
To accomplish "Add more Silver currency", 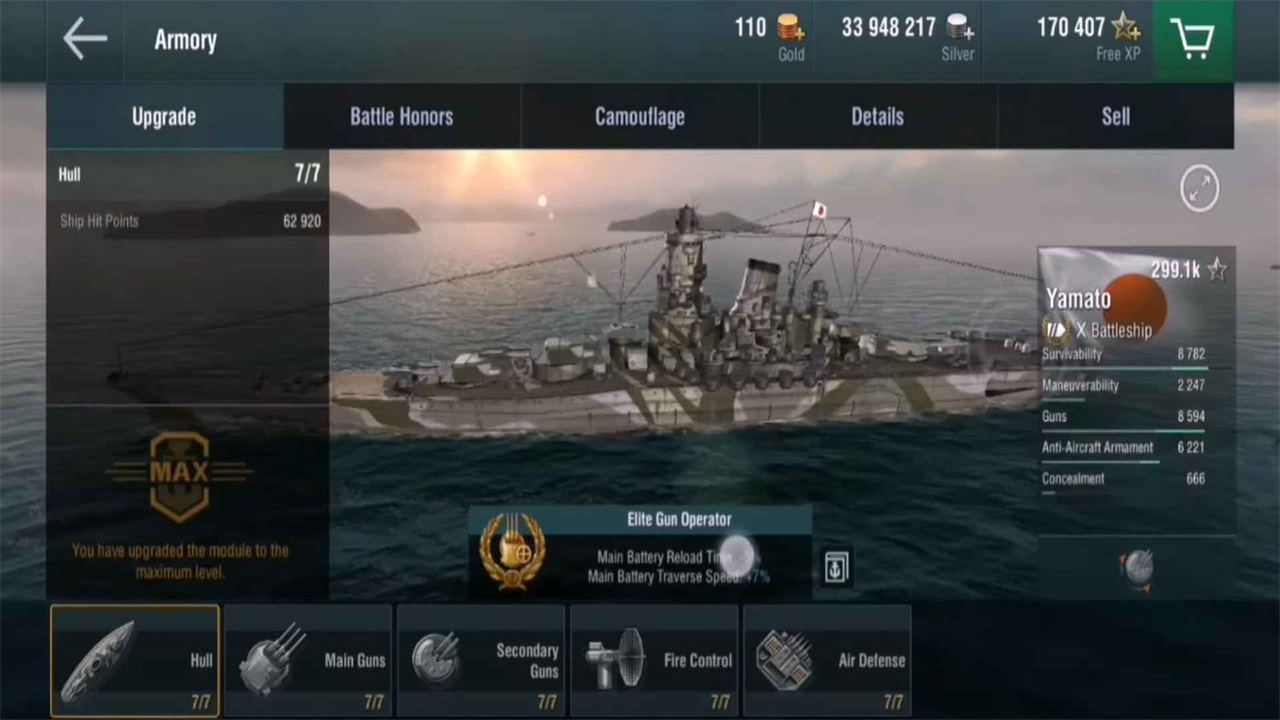I will (960, 29).
